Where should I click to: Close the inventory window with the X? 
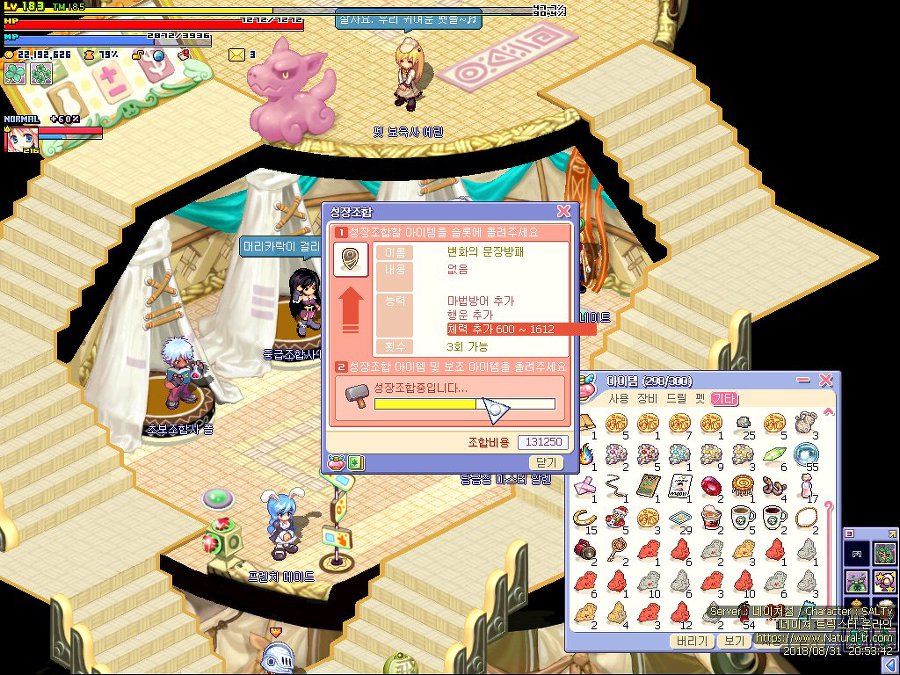tap(826, 381)
